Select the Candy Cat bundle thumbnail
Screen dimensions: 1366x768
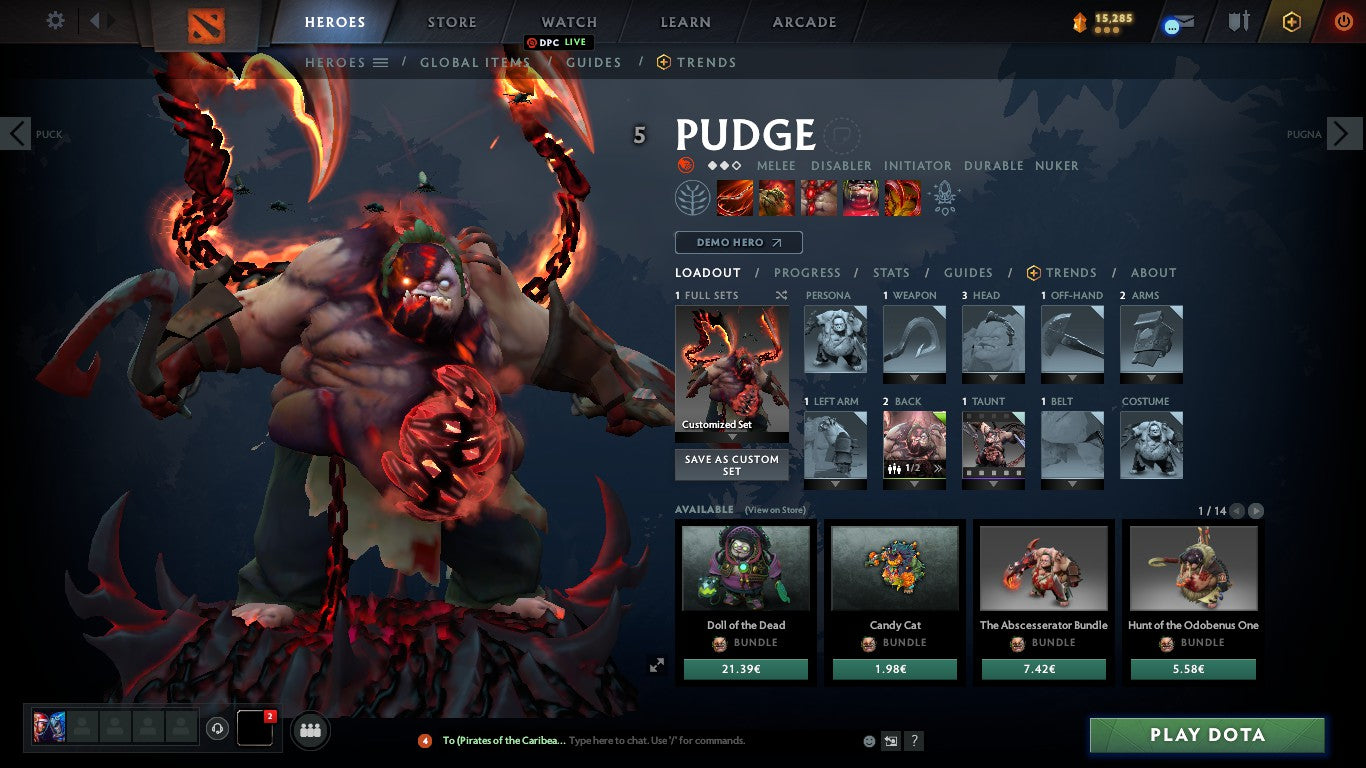(x=894, y=567)
